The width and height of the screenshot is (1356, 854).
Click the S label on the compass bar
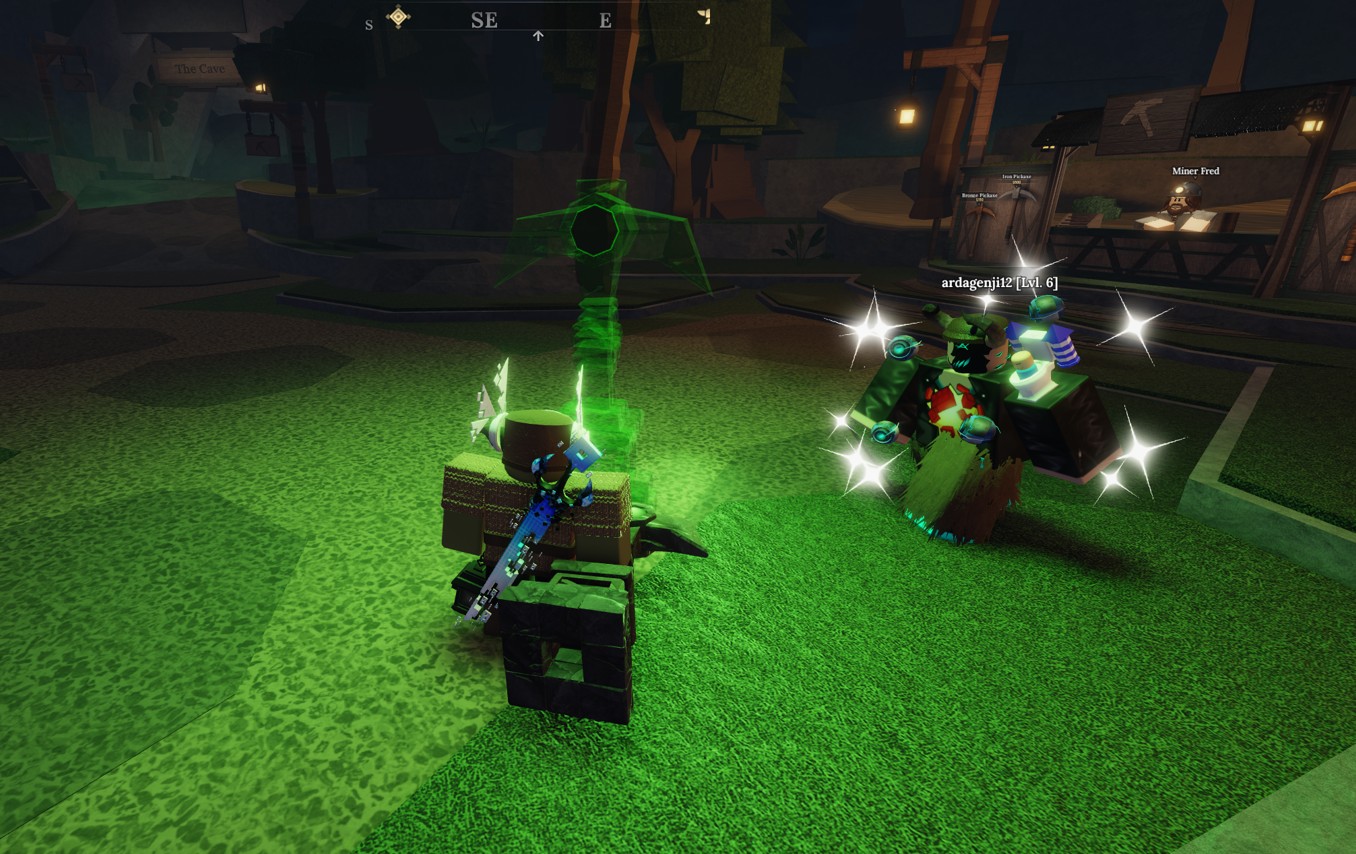coord(369,24)
